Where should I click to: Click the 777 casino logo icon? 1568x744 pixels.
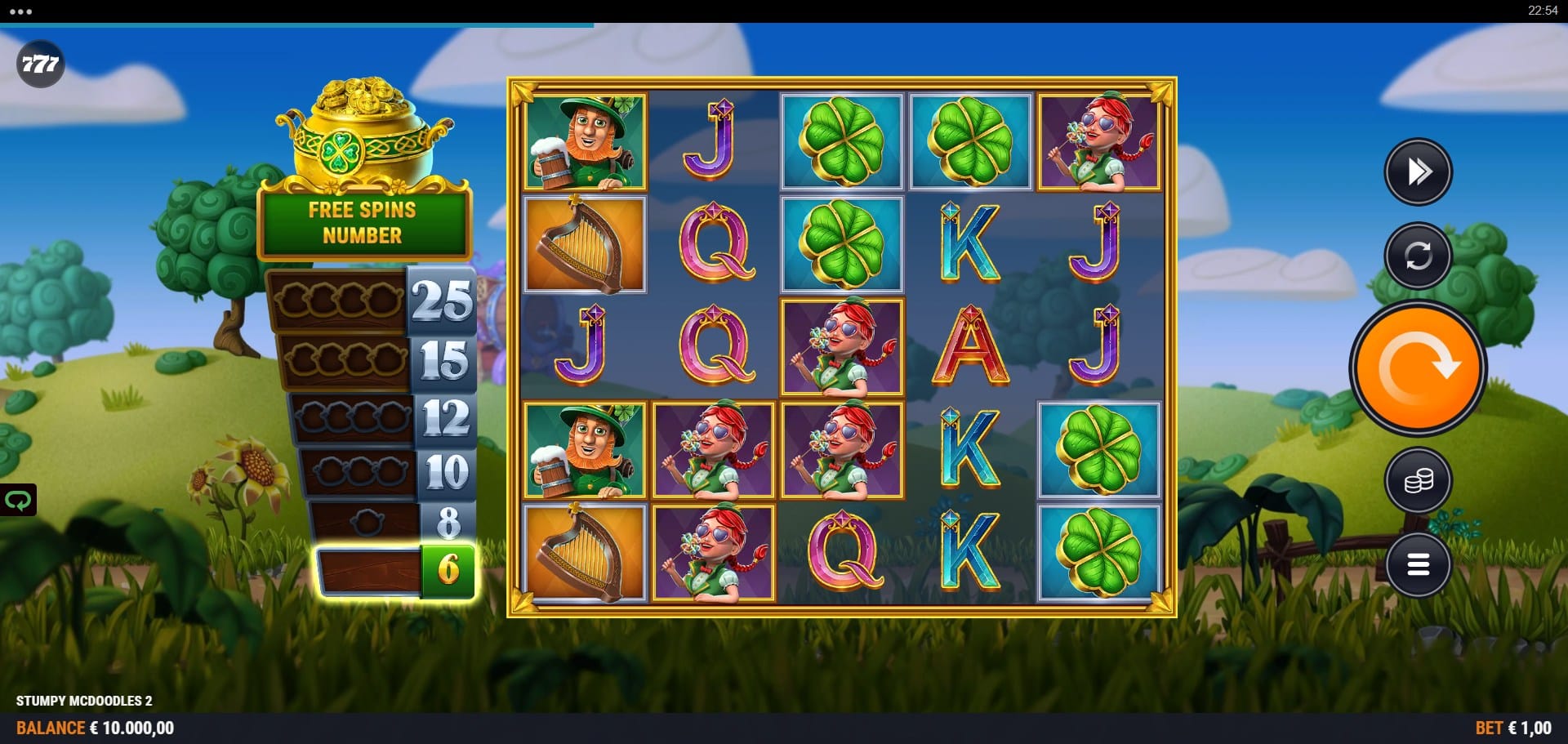point(40,64)
